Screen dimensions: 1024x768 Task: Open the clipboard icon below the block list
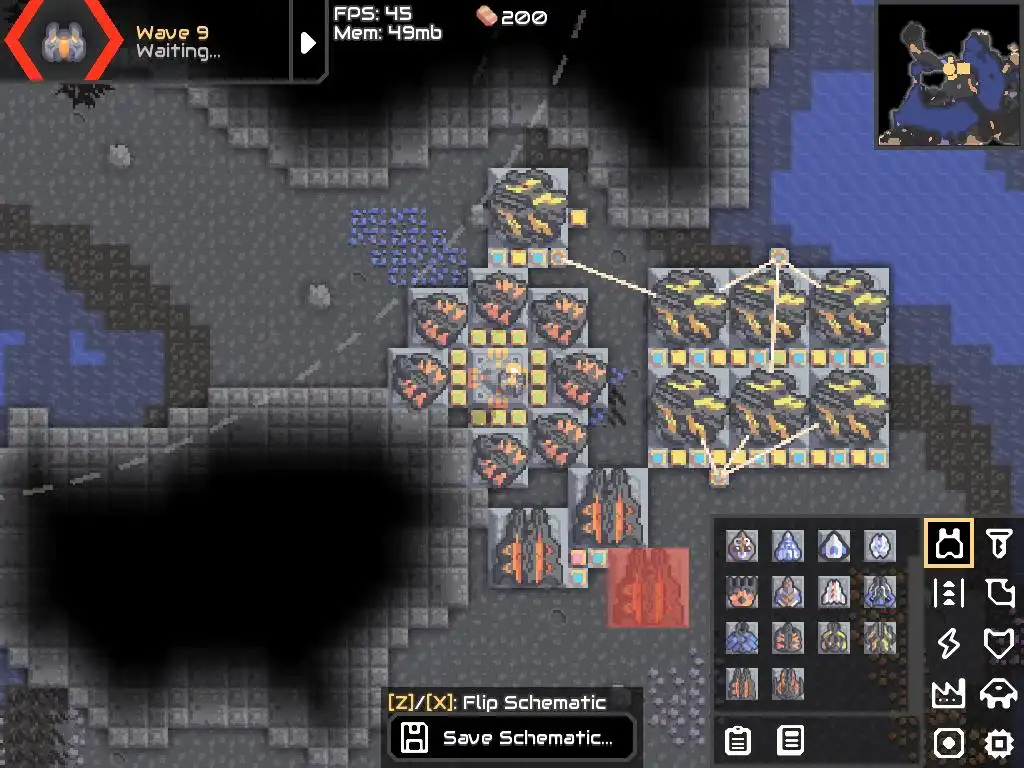(x=738, y=740)
